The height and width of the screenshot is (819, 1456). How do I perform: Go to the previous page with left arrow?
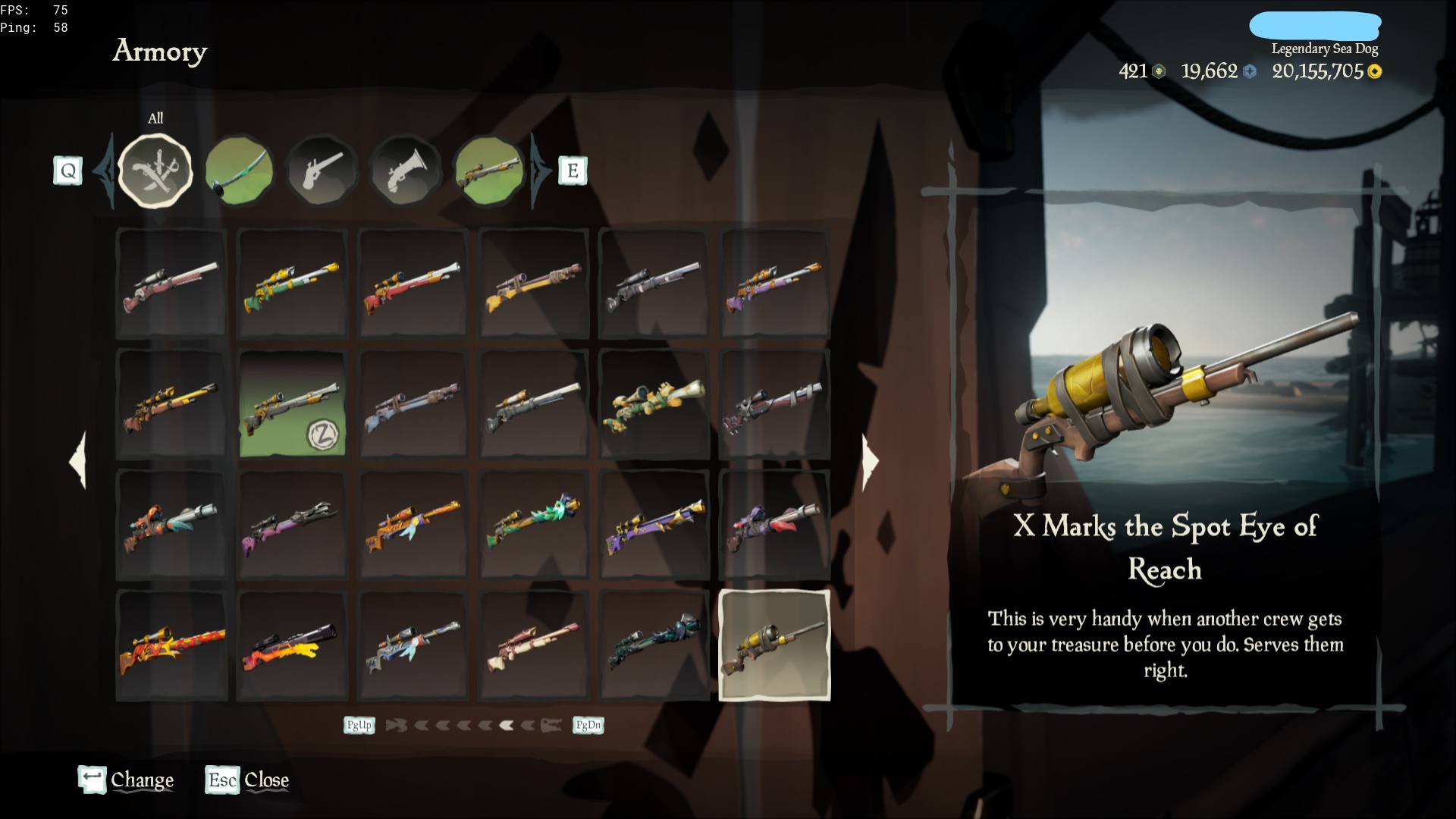(78, 460)
